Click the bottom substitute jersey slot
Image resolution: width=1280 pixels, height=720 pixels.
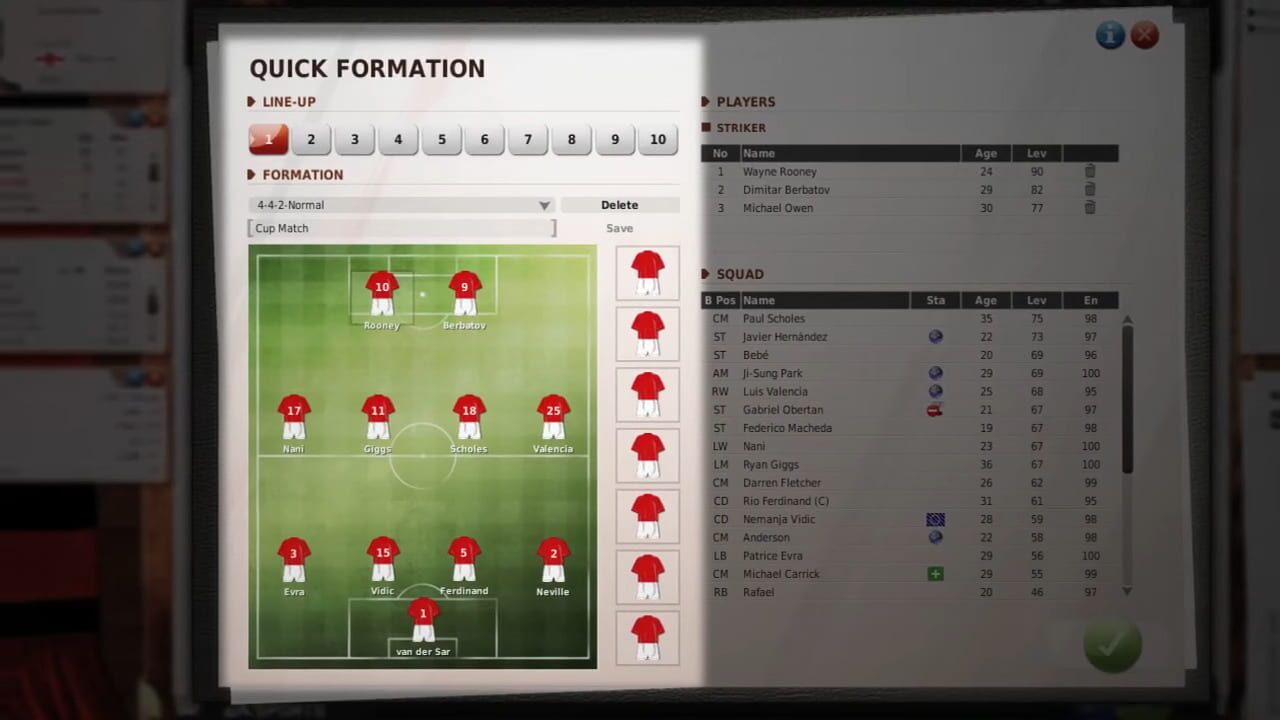(x=647, y=638)
